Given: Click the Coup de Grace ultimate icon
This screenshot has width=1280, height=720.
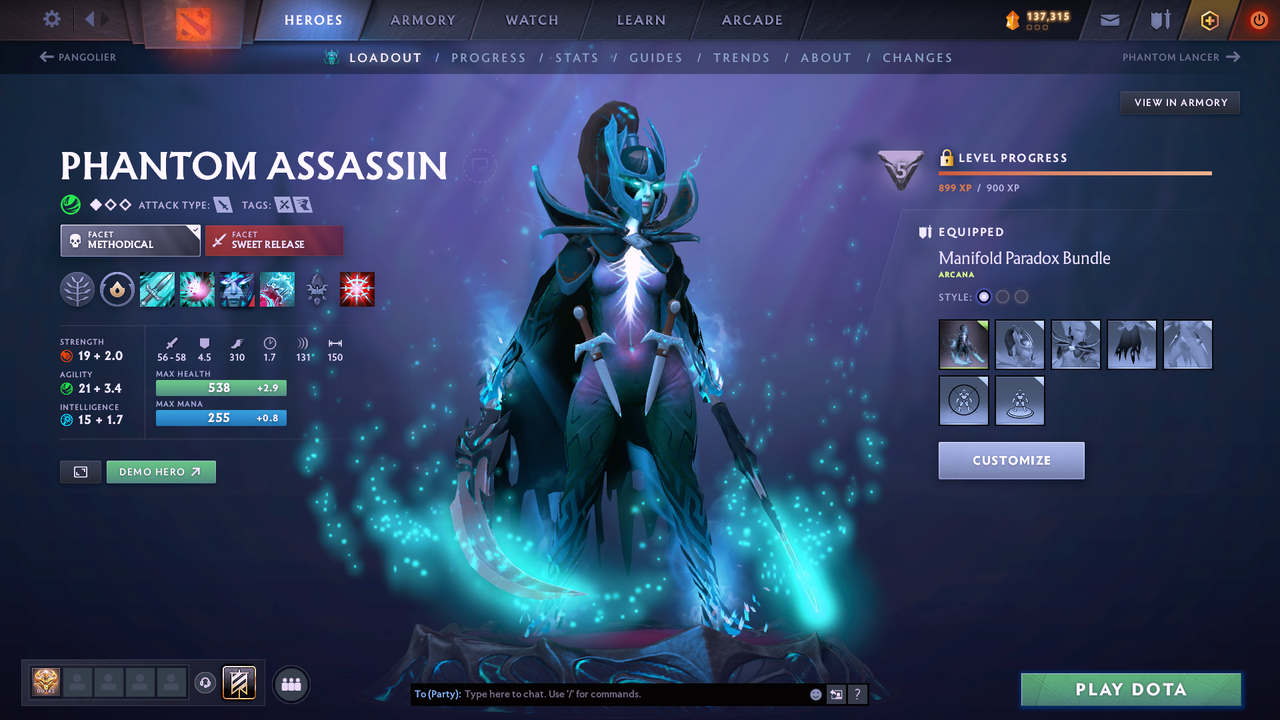Looking at the screenshot, I should click(x=357, y=289).
